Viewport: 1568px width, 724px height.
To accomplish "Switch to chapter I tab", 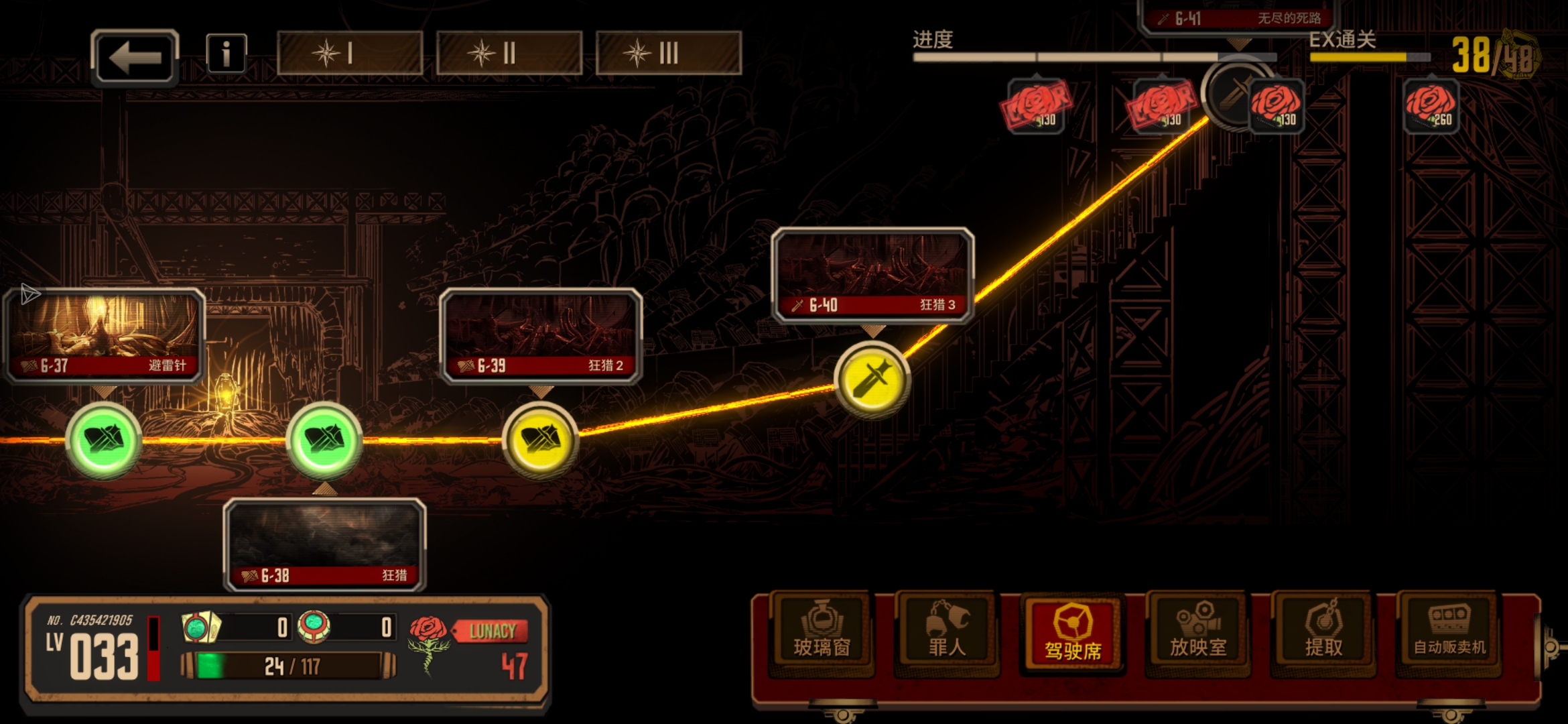I will tap(349, 53).
